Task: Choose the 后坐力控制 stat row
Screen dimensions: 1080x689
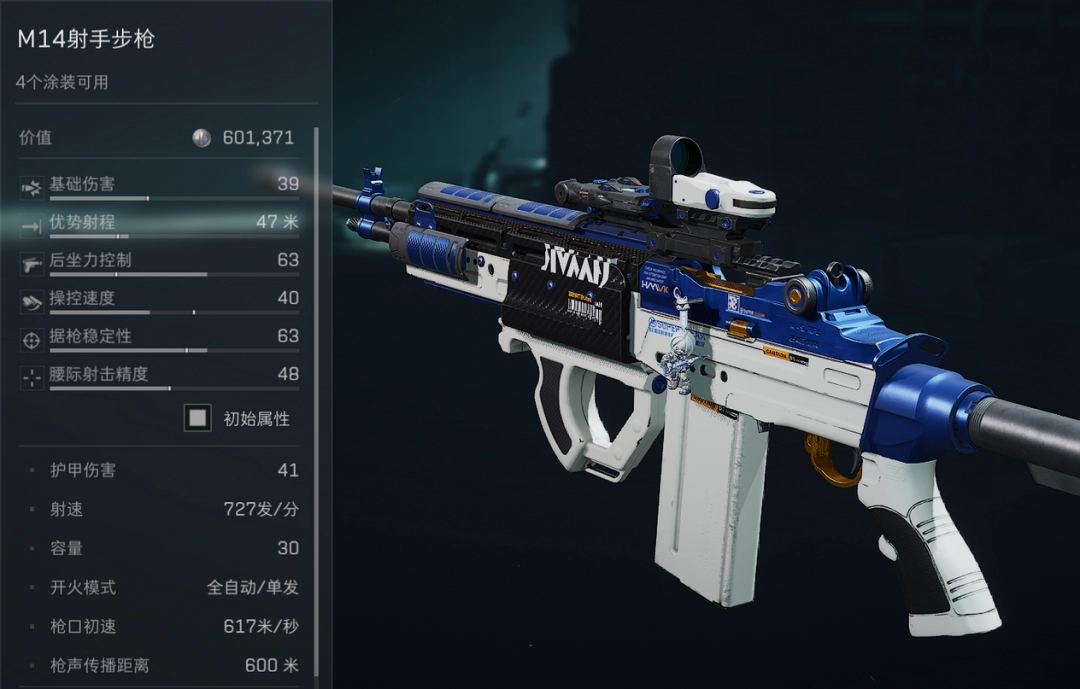Action: [x=160, y=261]
